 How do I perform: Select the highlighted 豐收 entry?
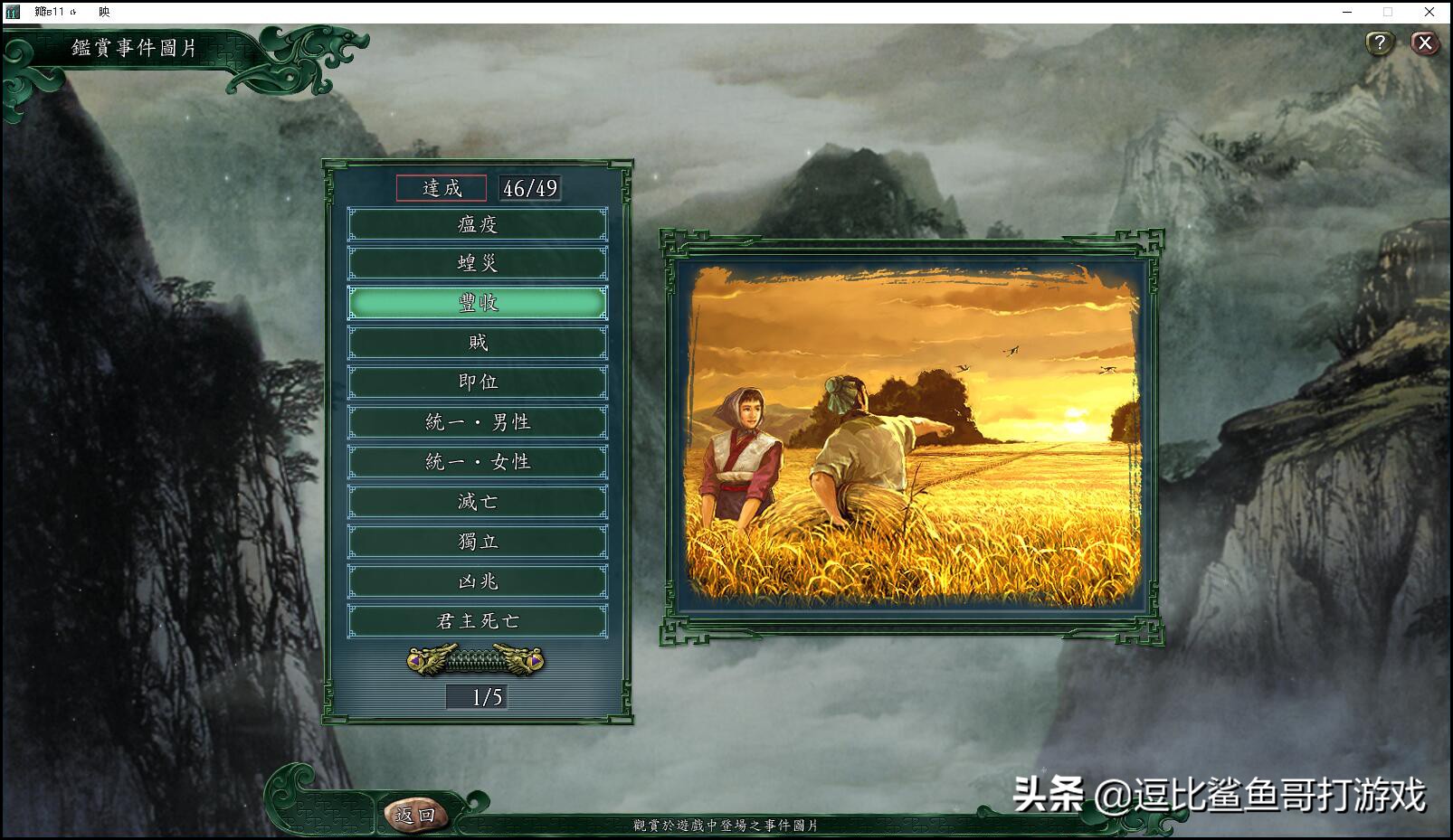click(478, 303)
